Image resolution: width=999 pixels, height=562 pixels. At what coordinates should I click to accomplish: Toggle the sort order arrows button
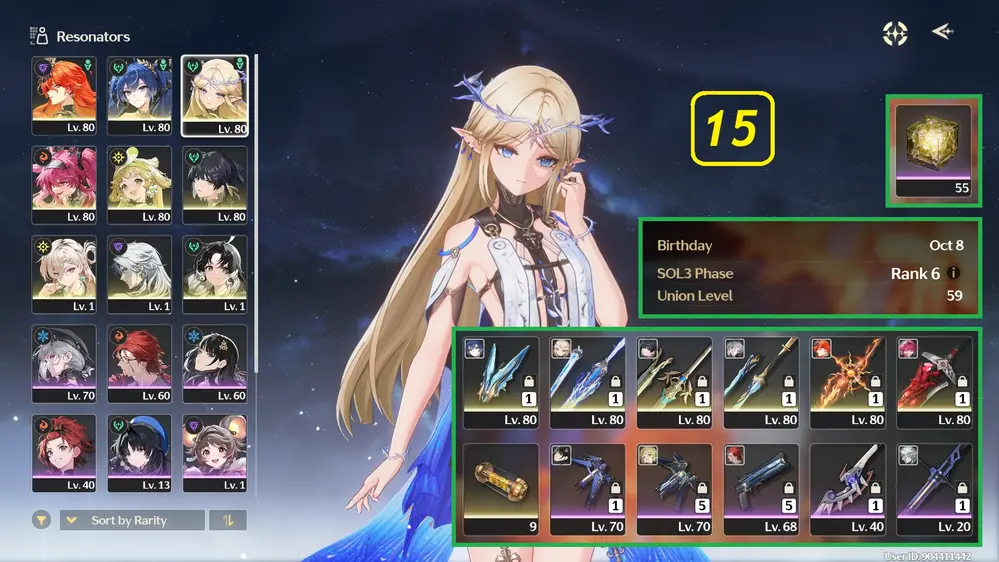(x=227, y=520)
